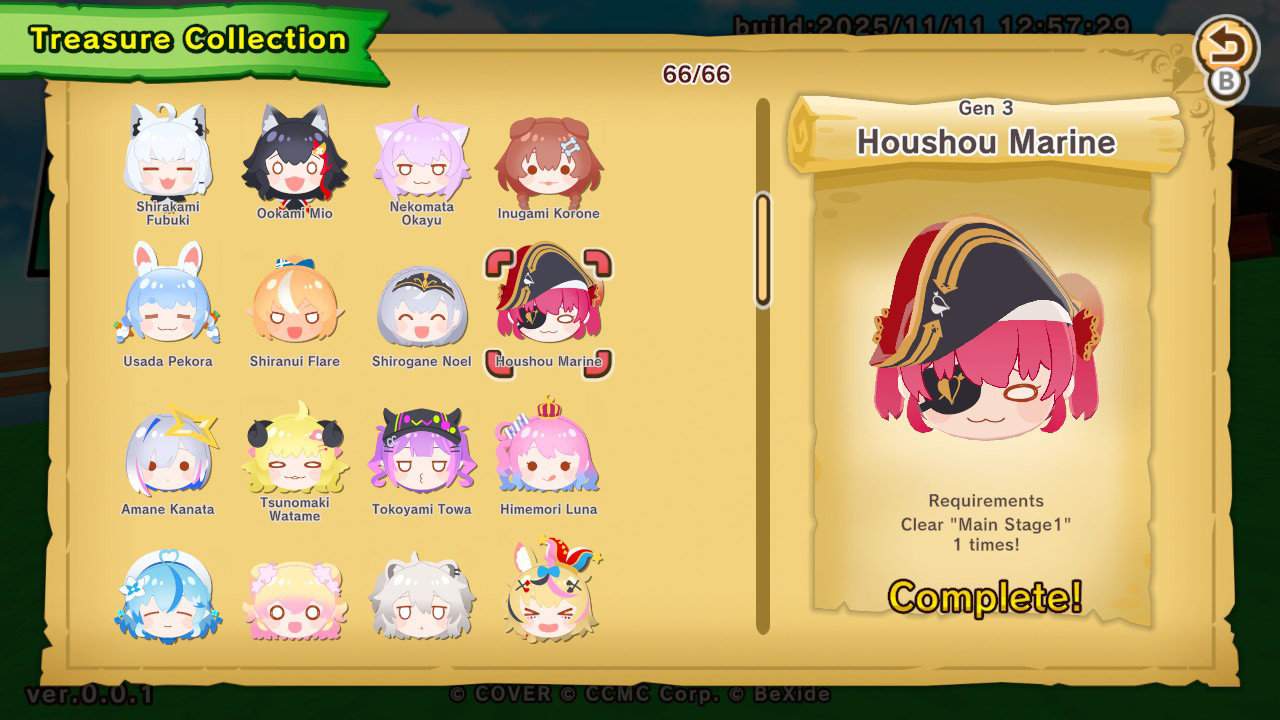Click the Complete! text on Marine's panel
Image resolution: width=1280 pixels, height=720 pixels.
(985, 597)
